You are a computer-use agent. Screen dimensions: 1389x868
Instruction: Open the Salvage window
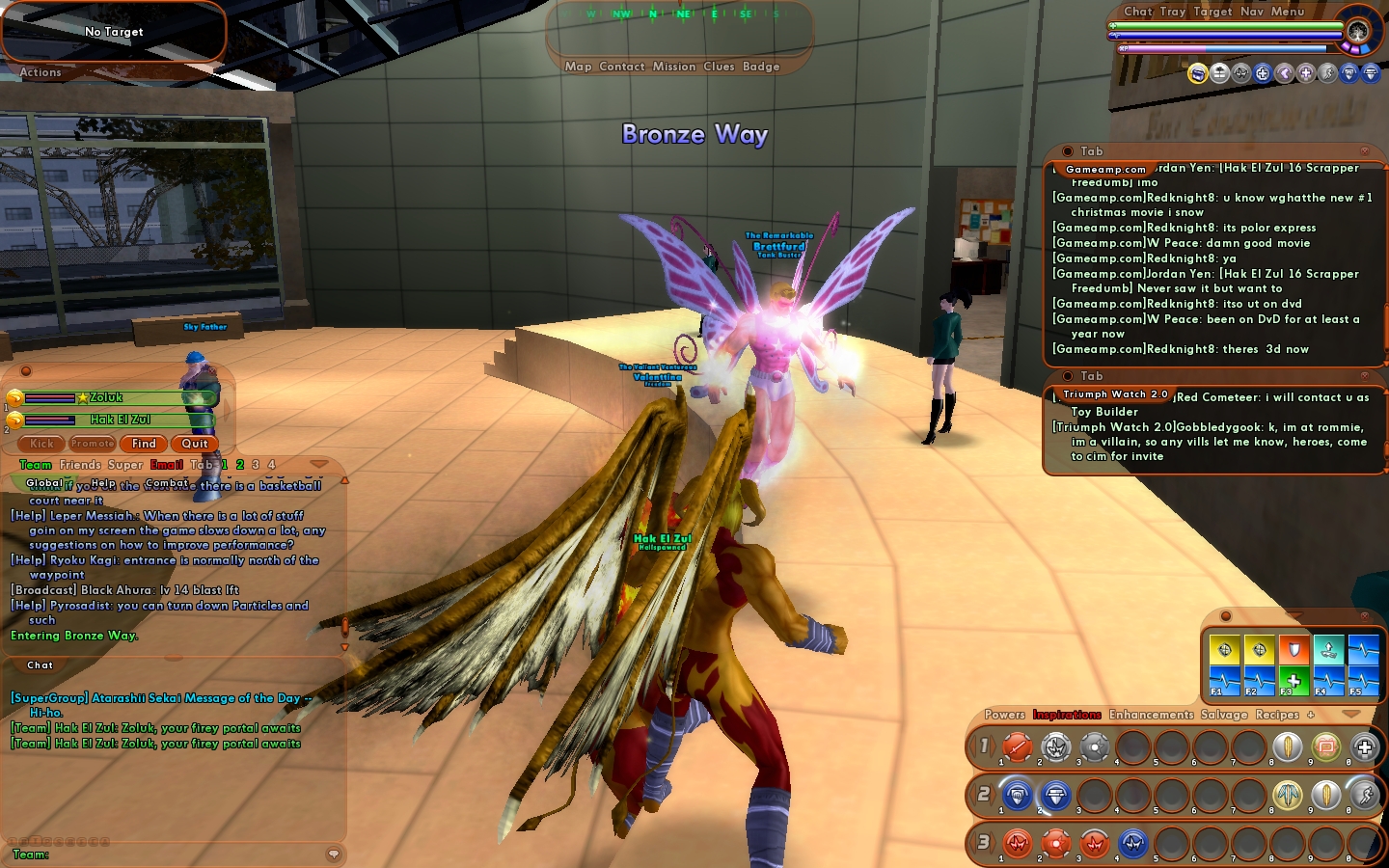[x=1224, y=715]
